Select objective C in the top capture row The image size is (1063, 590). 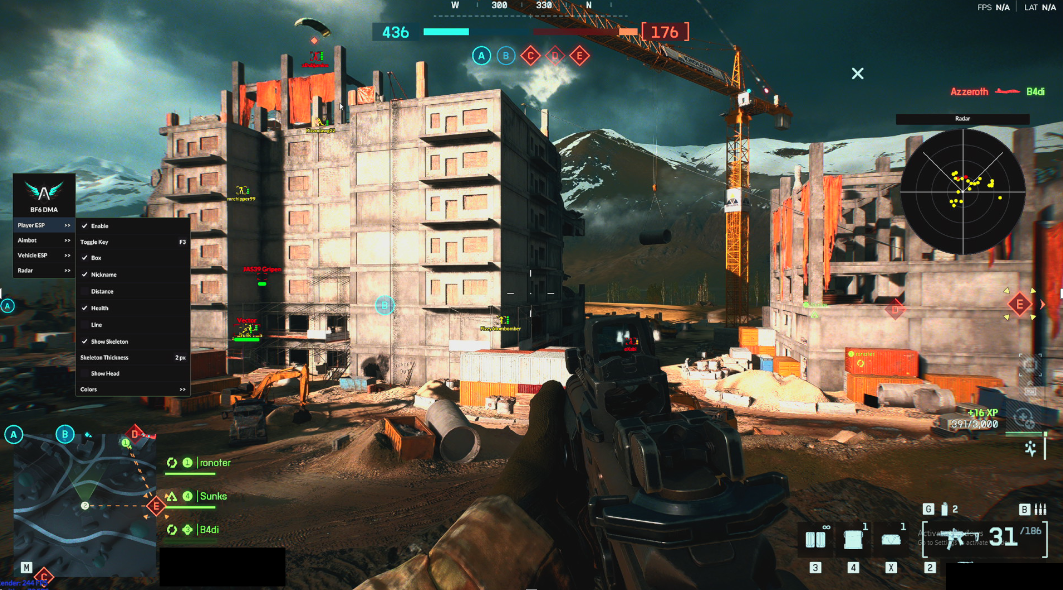(530, 56)
